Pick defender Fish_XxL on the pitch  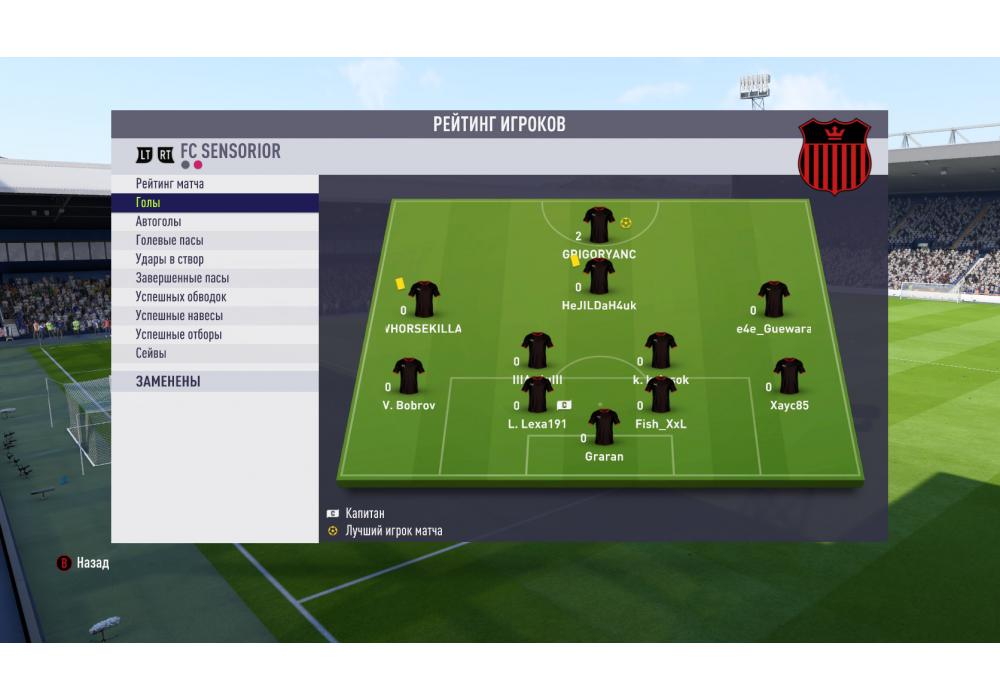click(661, 396)
